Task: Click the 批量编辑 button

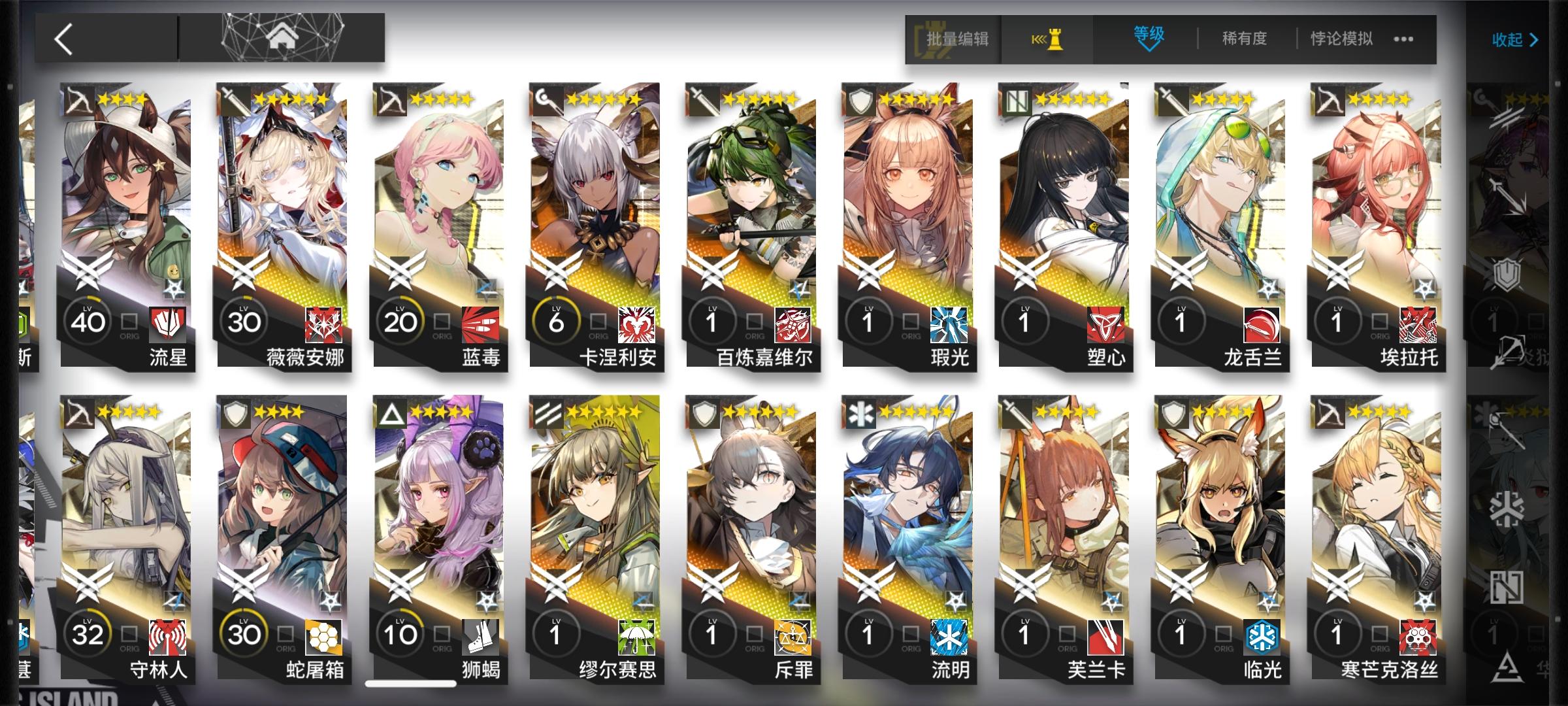Action: [956, 38]
